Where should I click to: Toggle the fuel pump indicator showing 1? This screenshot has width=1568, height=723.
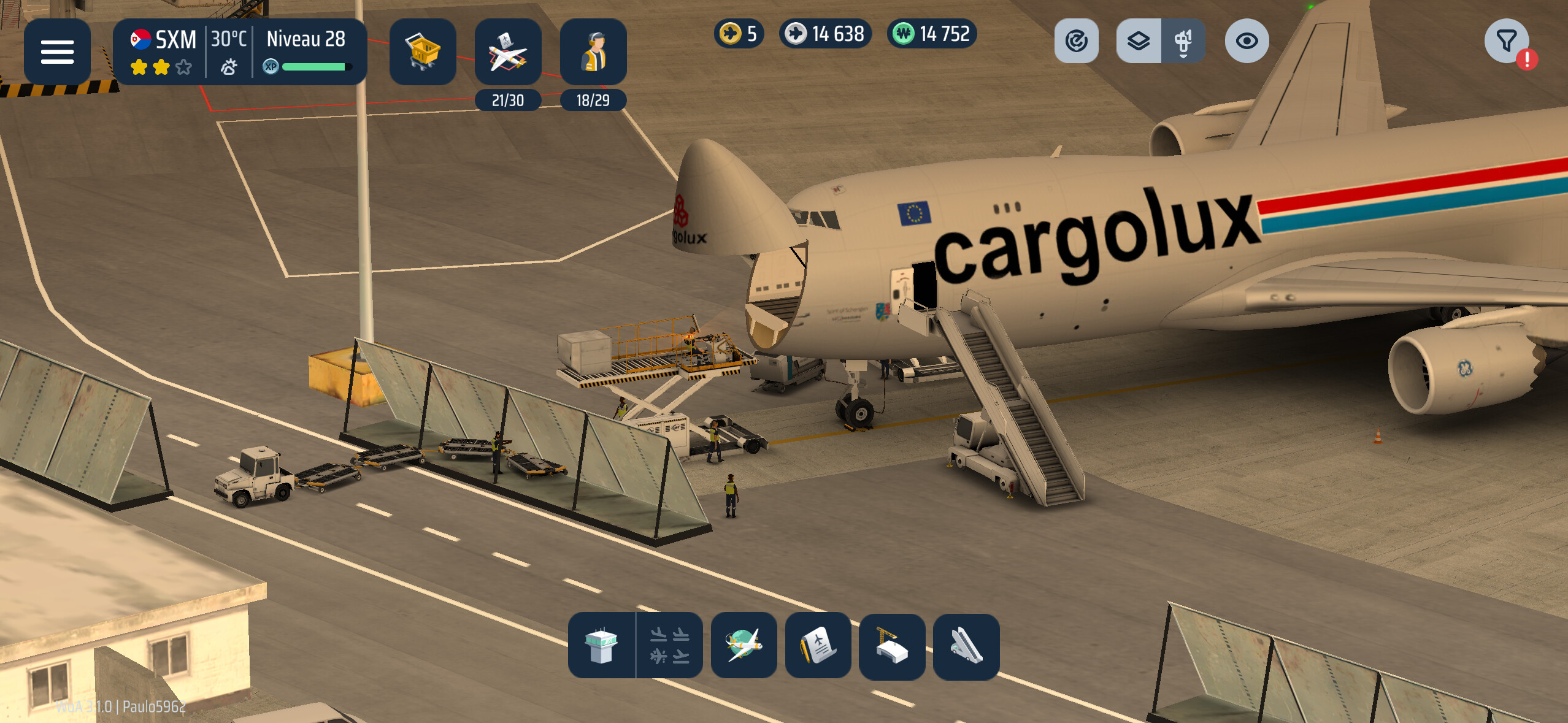pos(1184,40)
